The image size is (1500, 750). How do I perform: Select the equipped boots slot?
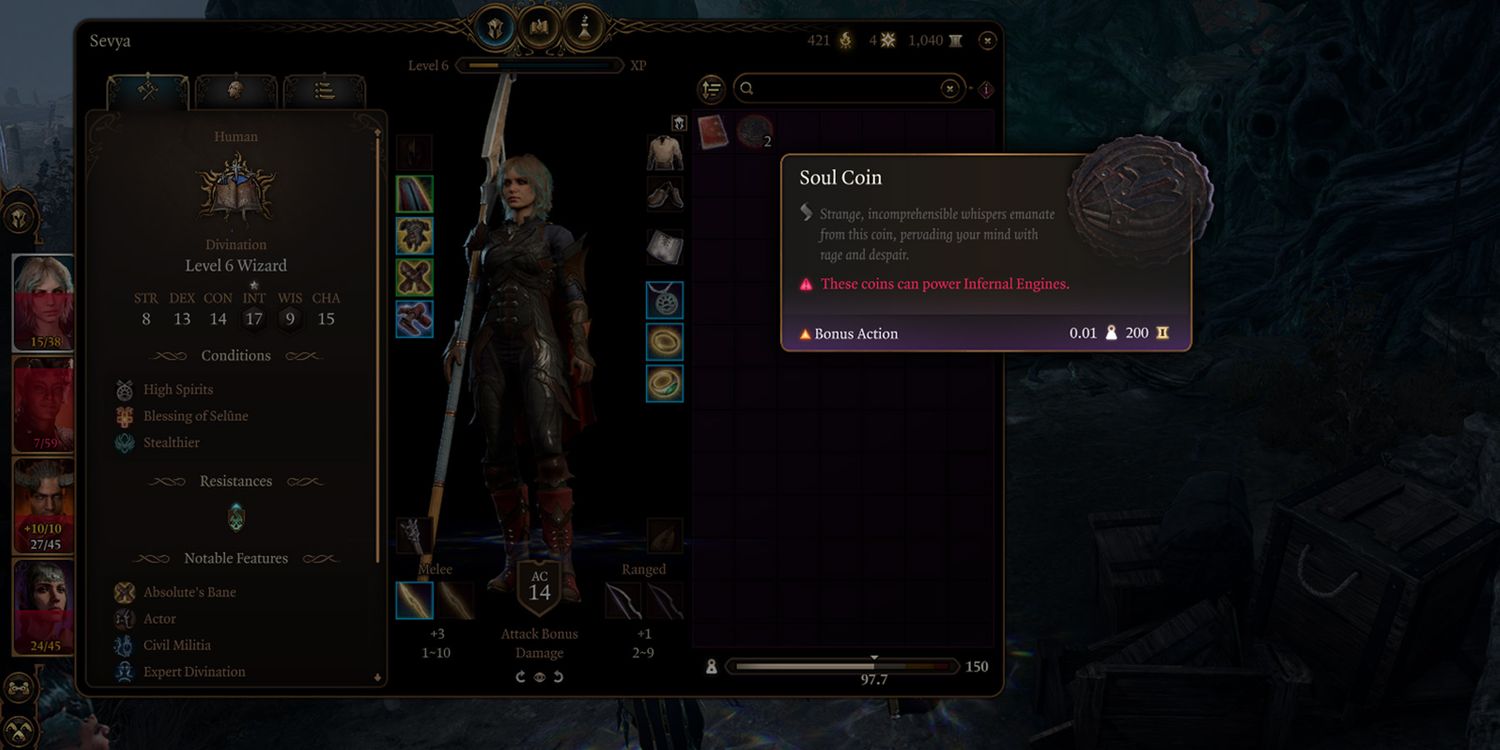[x=414, y=319]
